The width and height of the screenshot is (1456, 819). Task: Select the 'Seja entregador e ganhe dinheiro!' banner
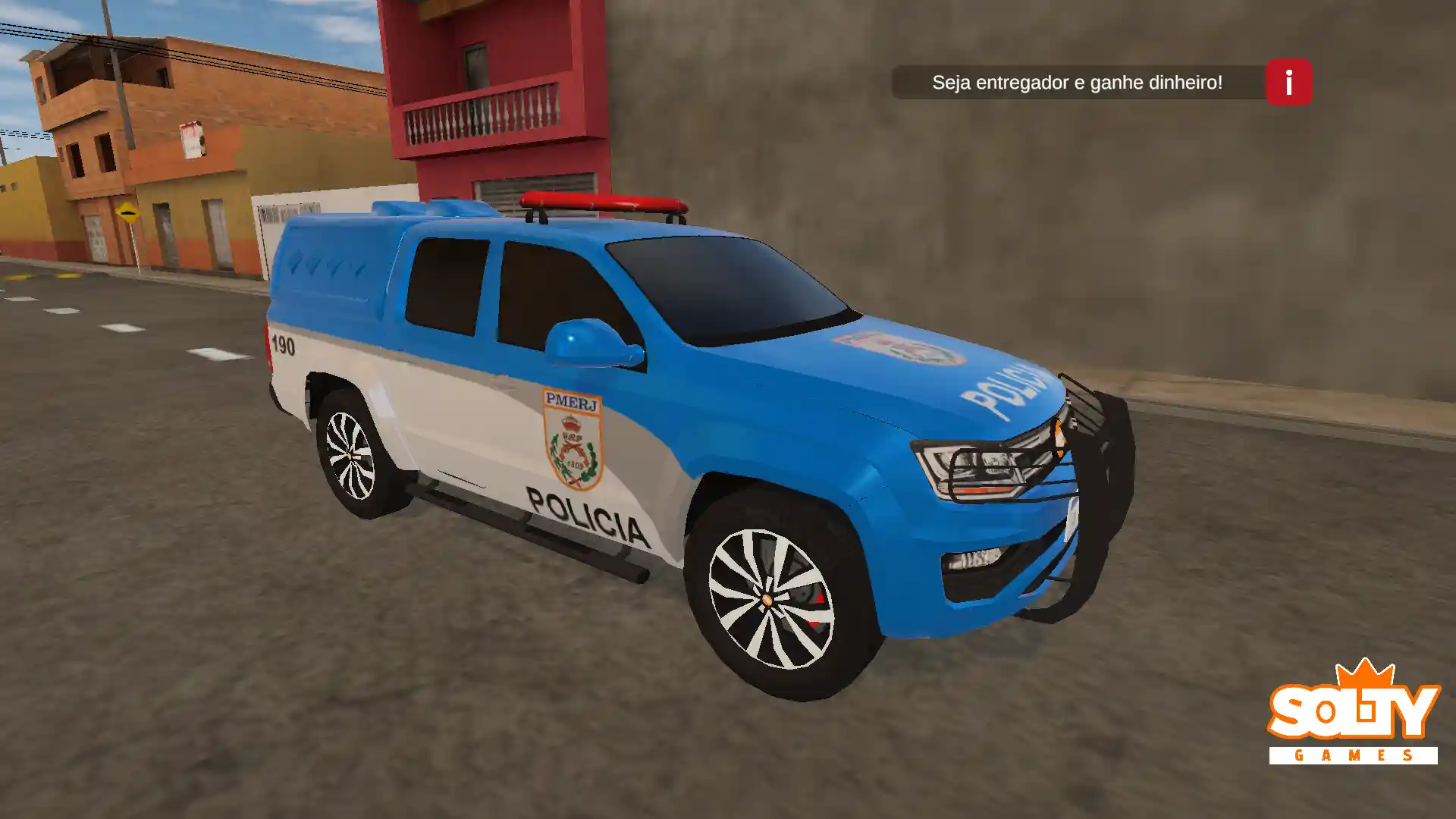pyautogui.click(x=1077, y=82)
